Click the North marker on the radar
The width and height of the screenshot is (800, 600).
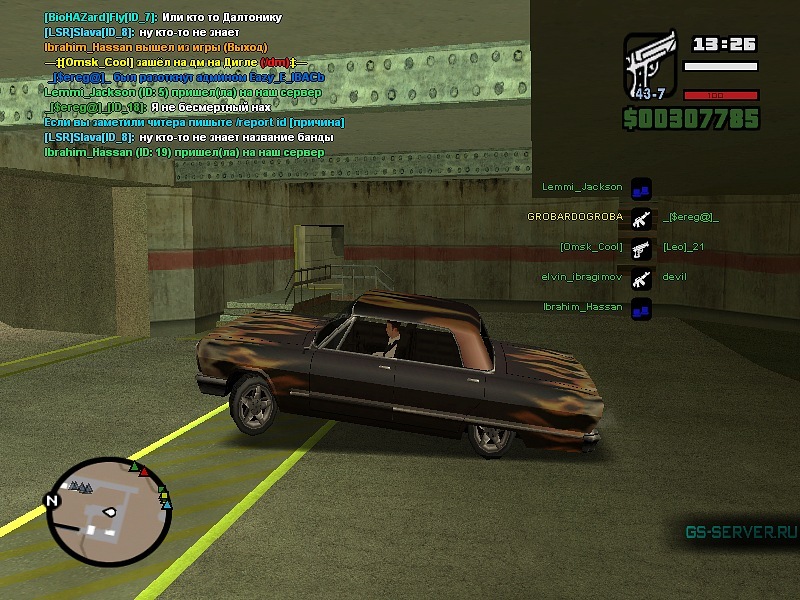coord(53,499)
